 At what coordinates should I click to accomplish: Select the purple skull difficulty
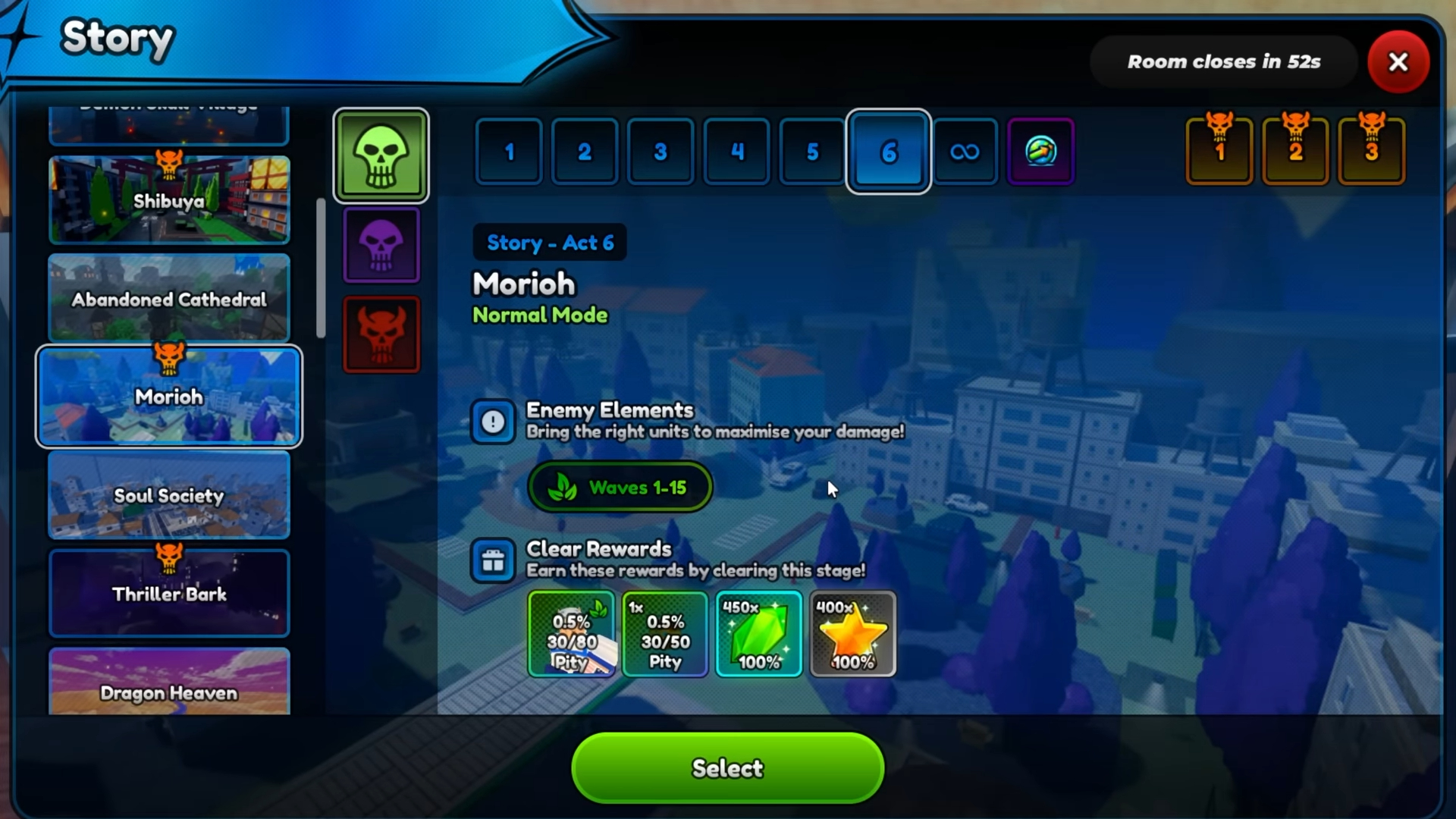pyautogui.click(x=381, y=245)
